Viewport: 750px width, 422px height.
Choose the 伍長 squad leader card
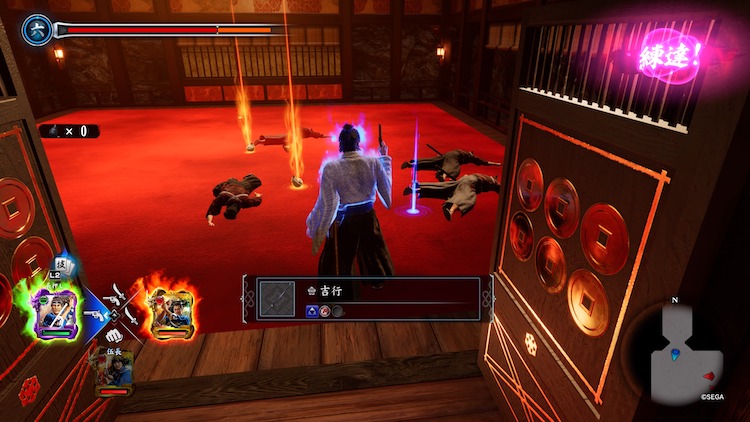(x=113, y=371)
